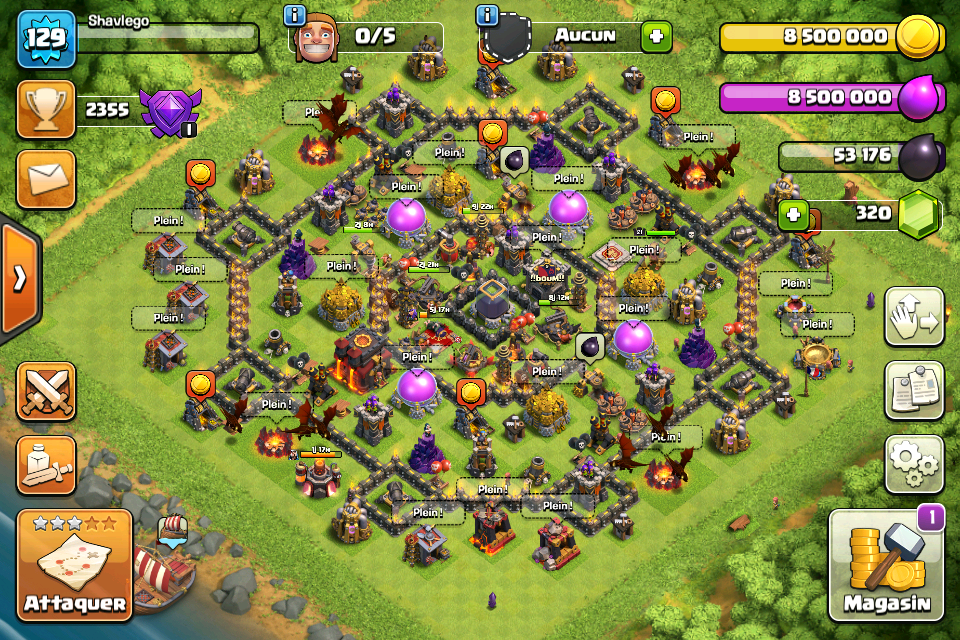
Task: Show builder info icon
Action: 294,15
